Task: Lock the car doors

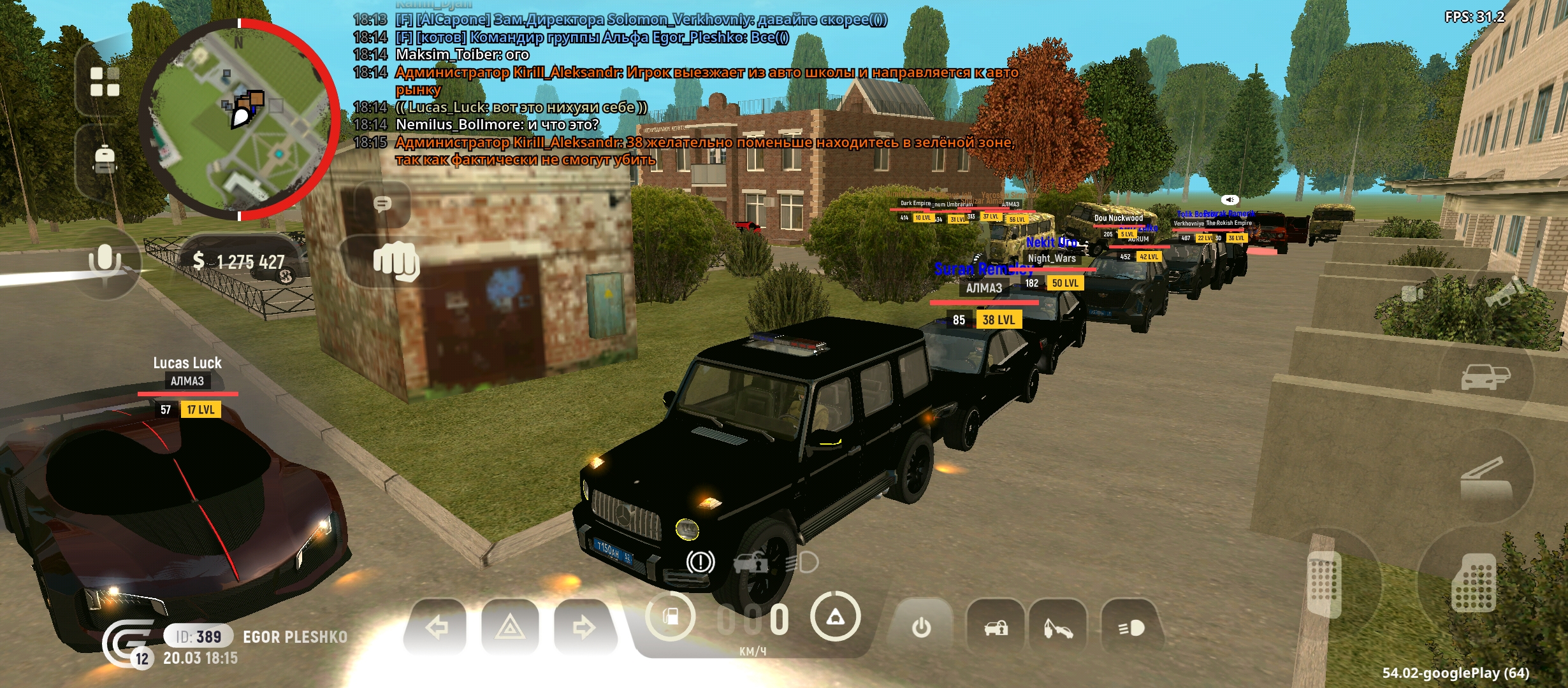Action: click(996, 628)
